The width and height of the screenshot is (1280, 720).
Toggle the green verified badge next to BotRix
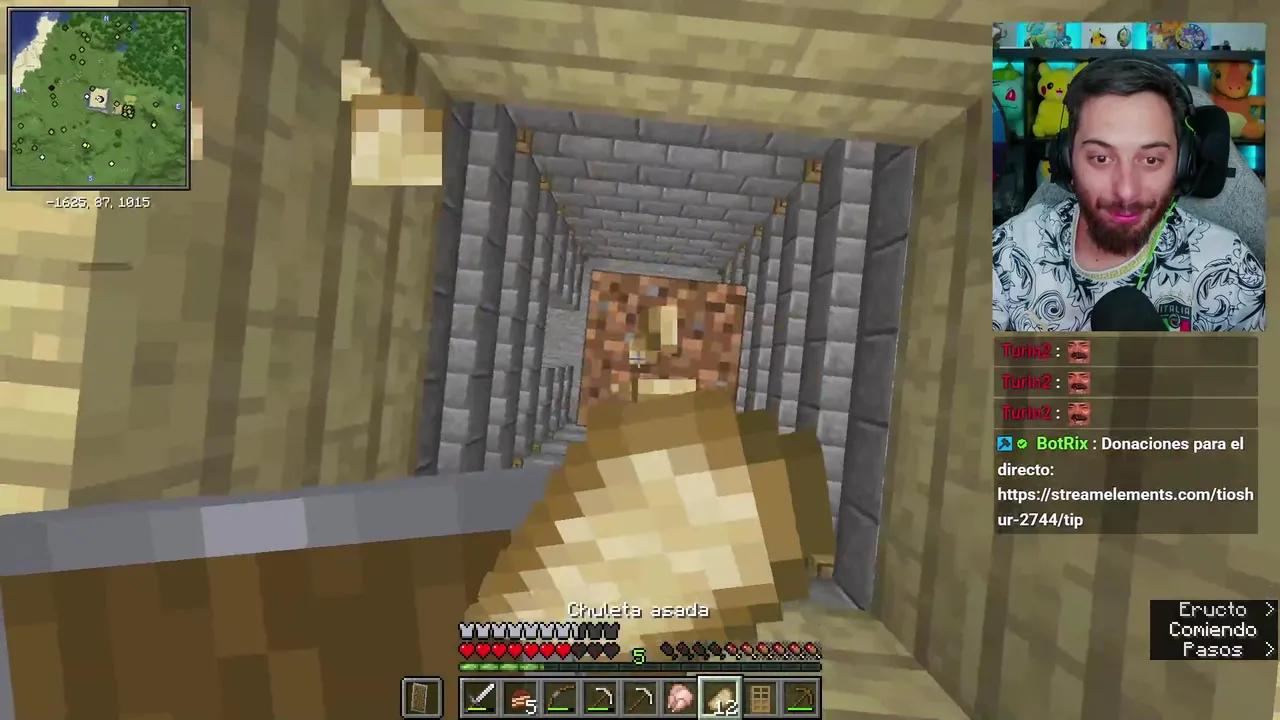pyautogui.click(x=1022, y=443)
